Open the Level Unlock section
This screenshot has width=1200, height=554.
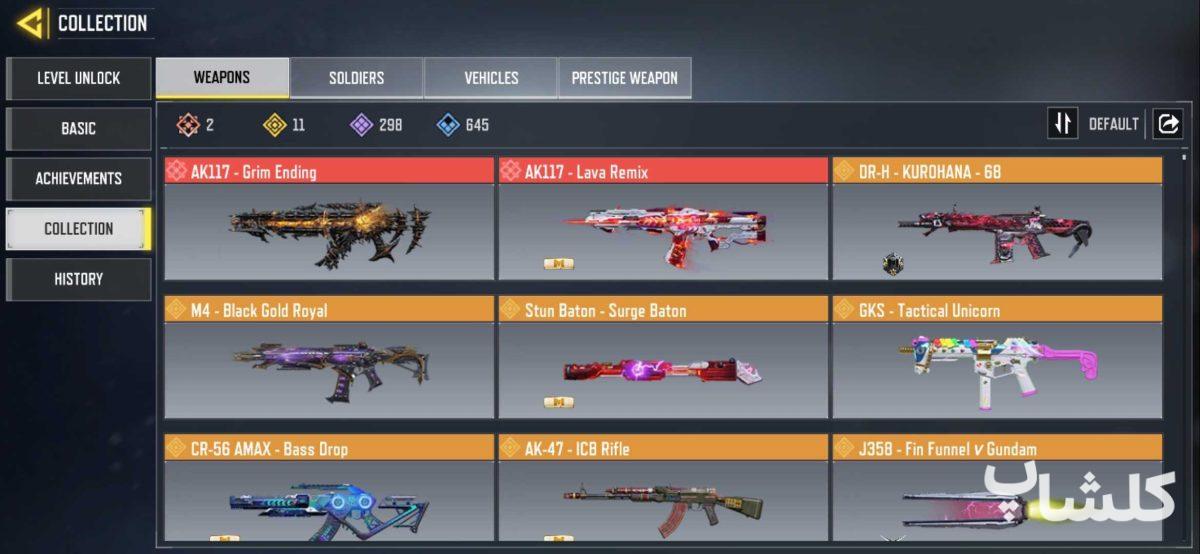click(78, 78)
